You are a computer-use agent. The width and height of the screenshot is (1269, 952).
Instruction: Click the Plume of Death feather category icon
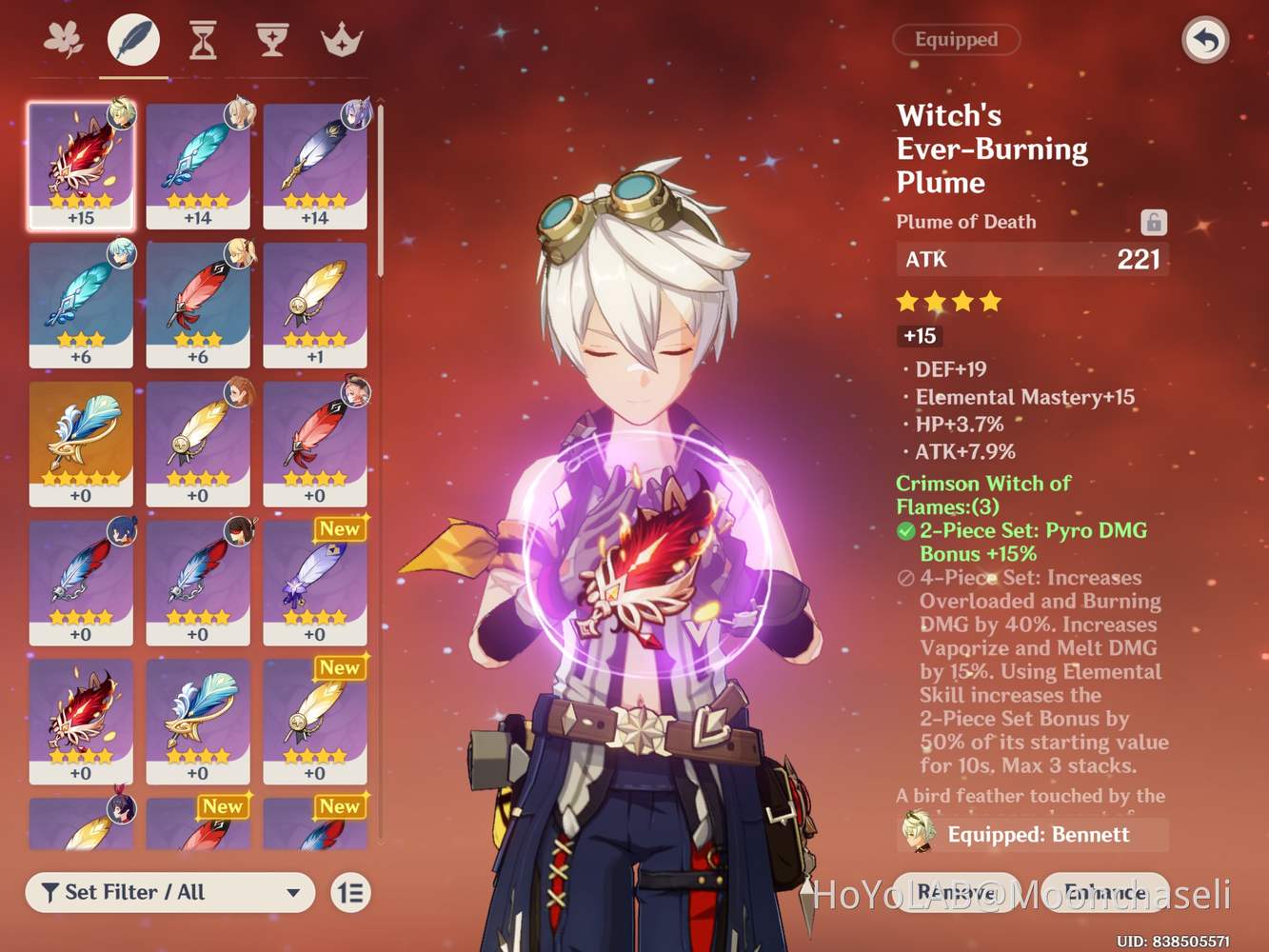click(x=133, y=38)
